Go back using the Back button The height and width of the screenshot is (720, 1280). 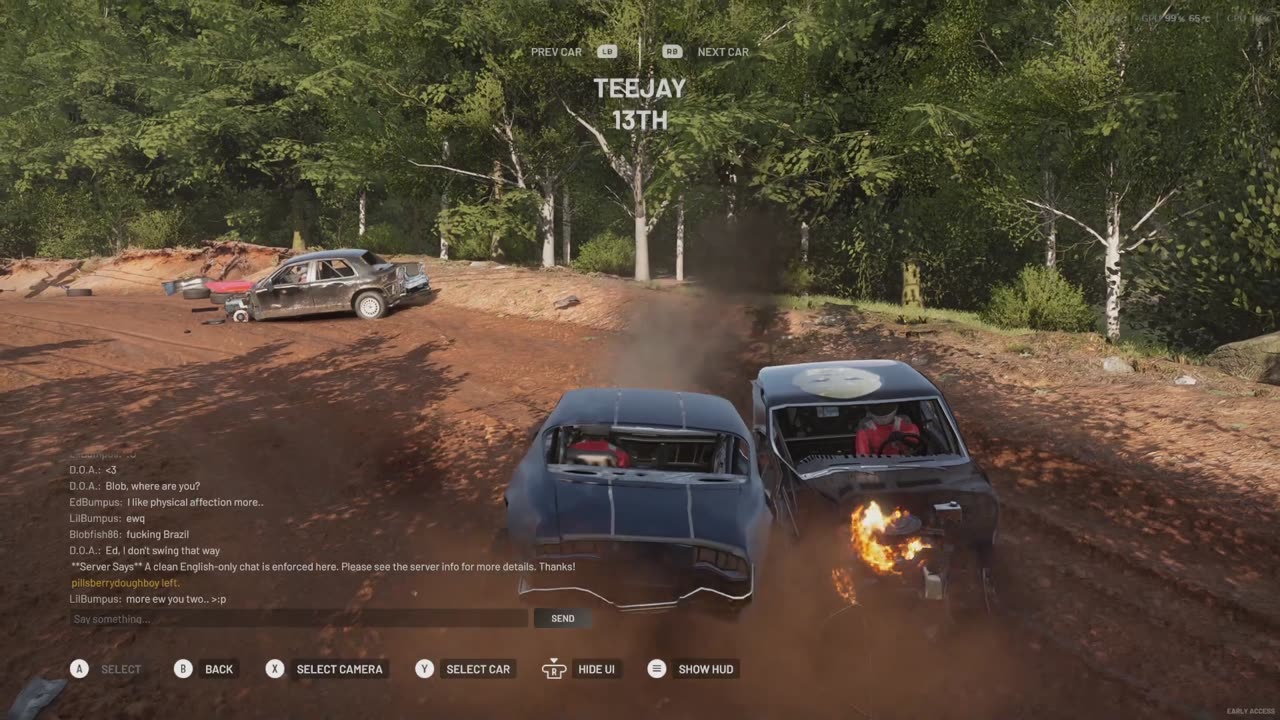pos(218,669)
